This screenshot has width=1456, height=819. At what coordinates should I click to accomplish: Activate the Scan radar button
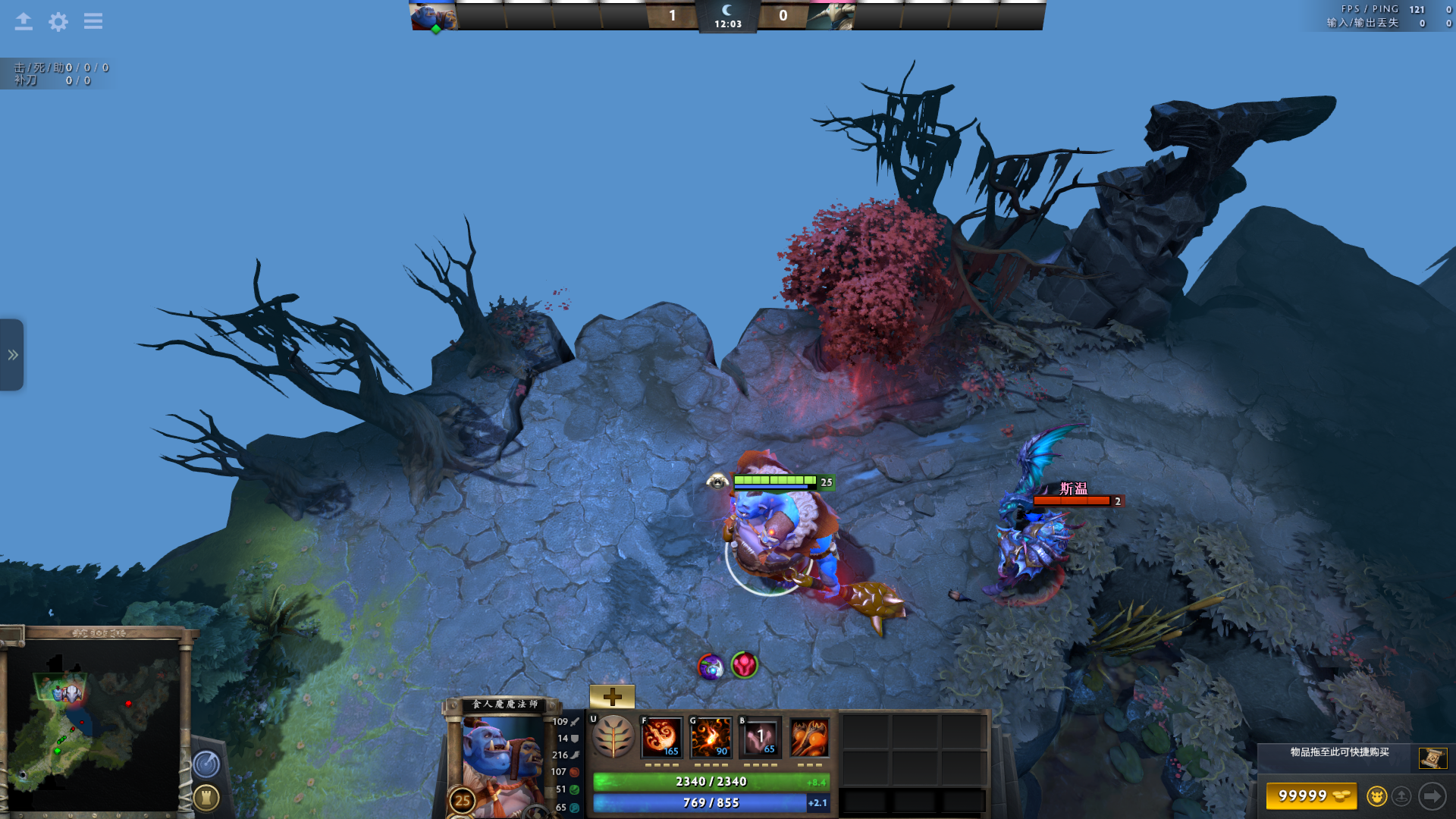coord(206,764)
